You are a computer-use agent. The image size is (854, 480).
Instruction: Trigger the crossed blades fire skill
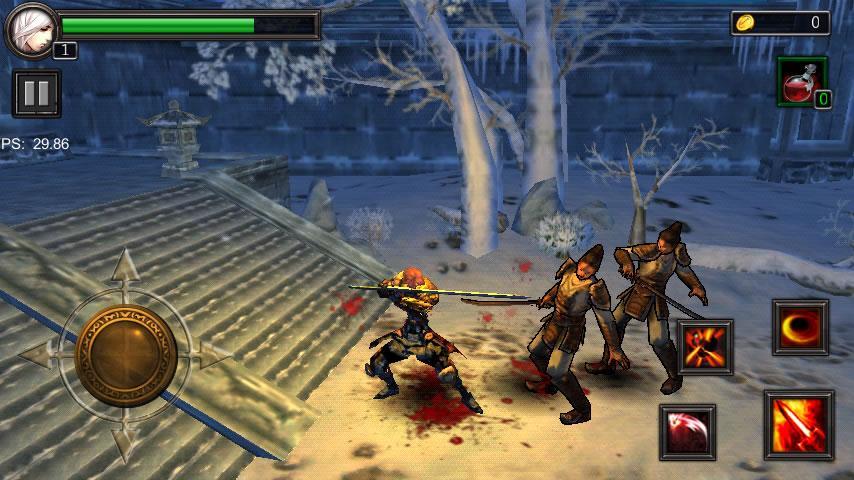click(705, 347)
